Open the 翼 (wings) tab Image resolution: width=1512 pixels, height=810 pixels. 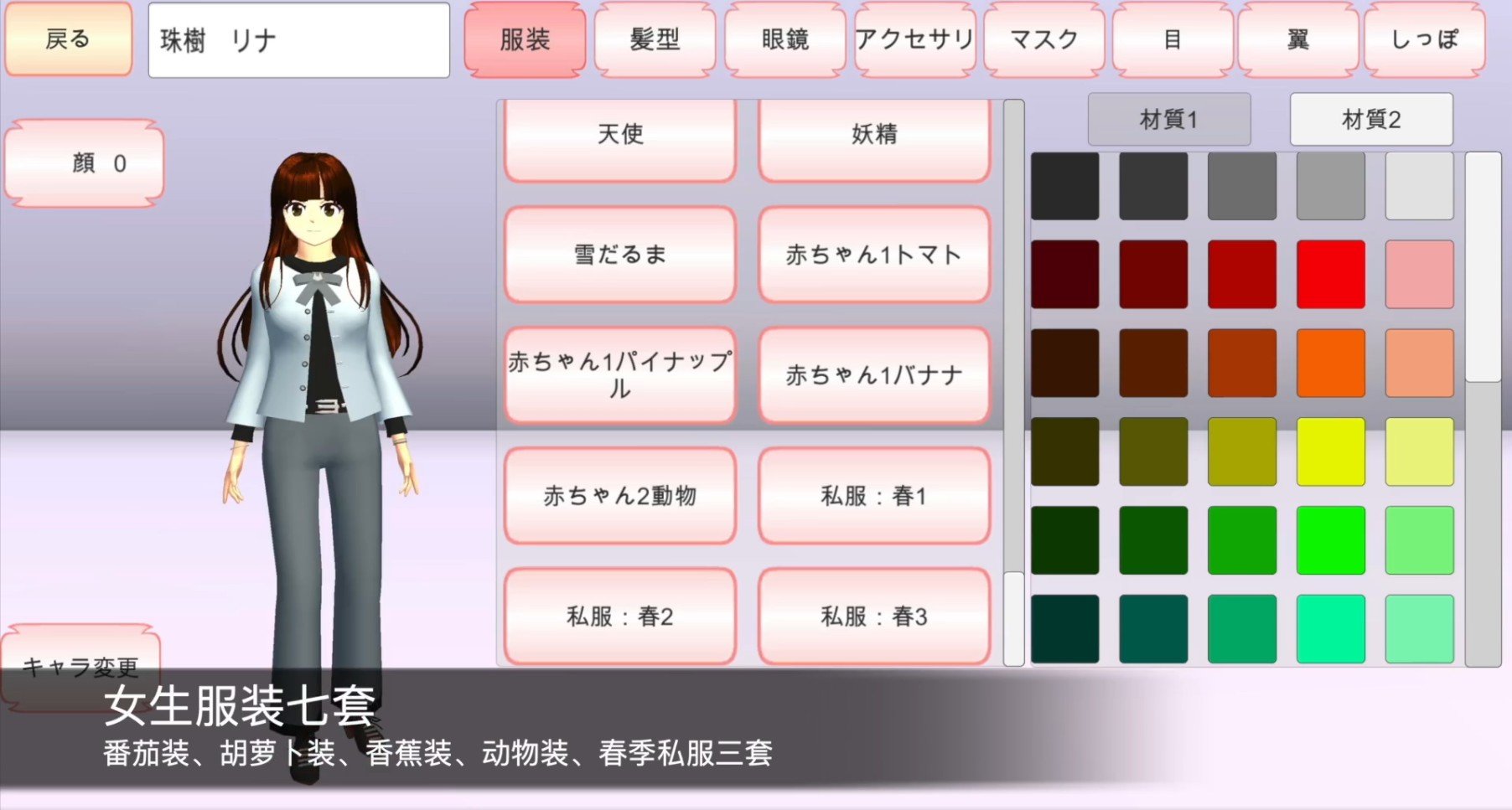tap(1296, 39)
